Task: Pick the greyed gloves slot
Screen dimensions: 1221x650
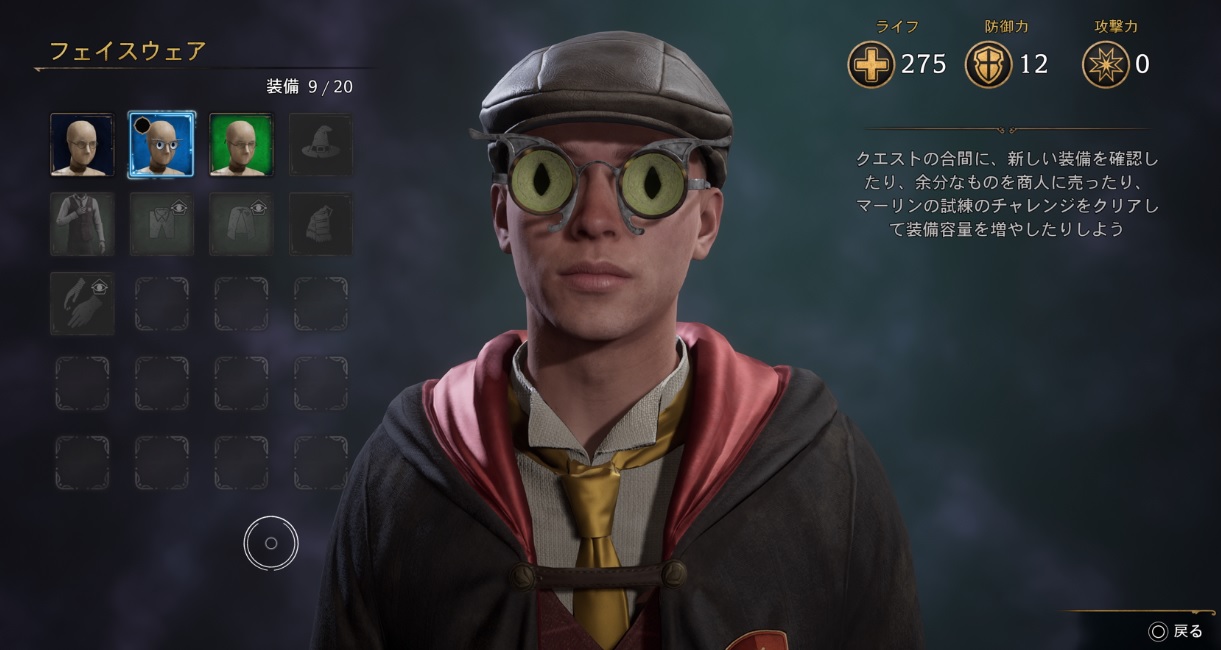Action: click(82, 303)
